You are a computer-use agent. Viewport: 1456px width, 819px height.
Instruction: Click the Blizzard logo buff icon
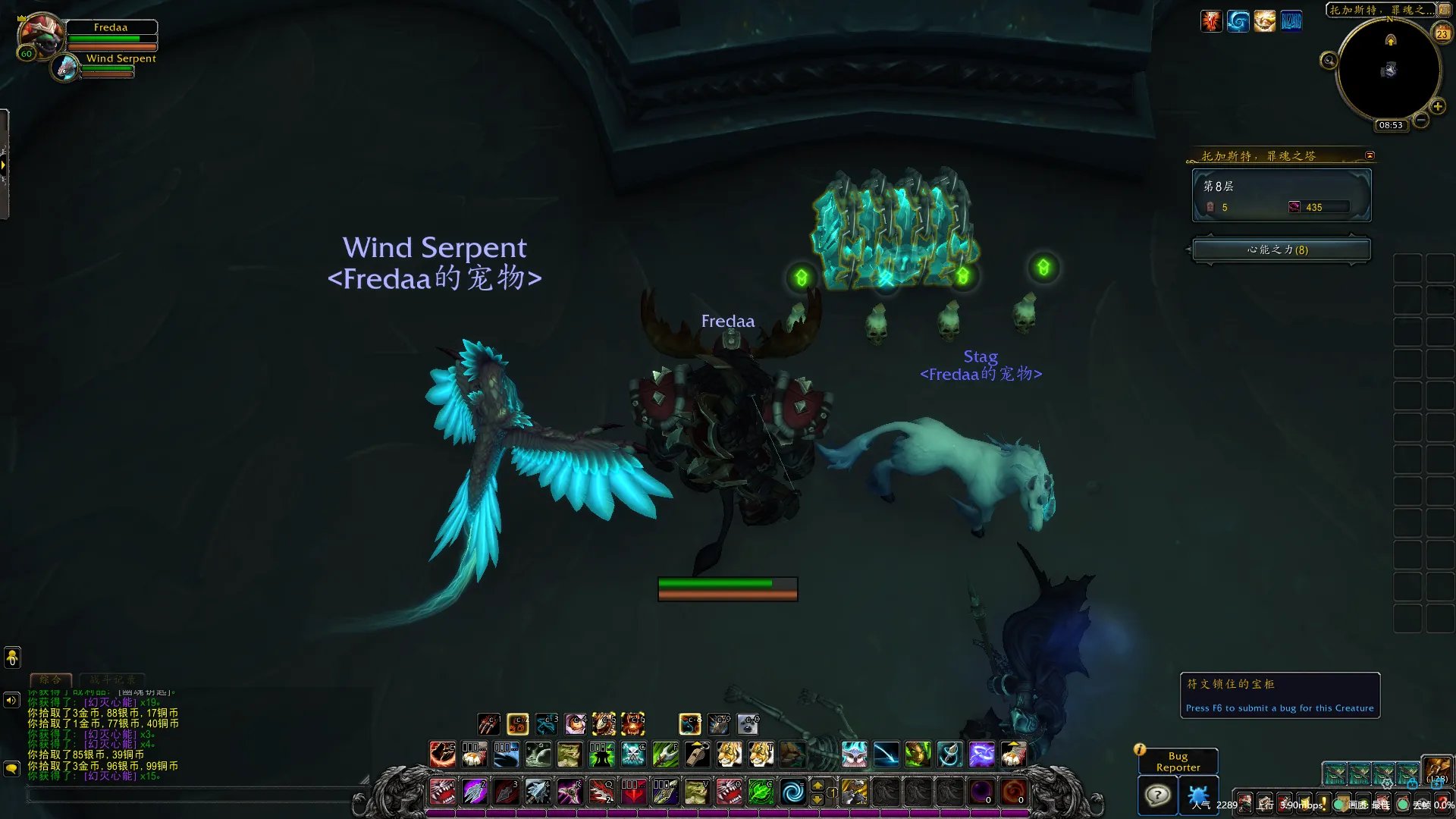(x=1291, y=21)
